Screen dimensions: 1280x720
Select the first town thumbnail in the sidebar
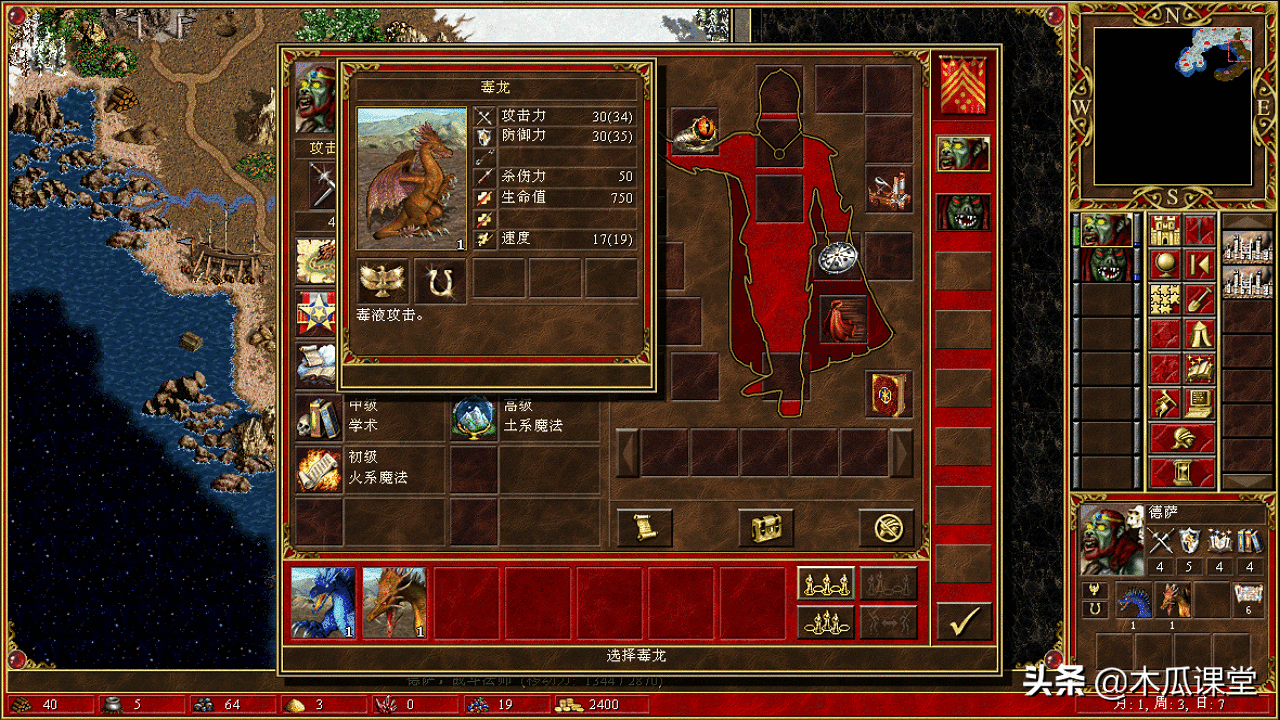(x=1246, y=248)
